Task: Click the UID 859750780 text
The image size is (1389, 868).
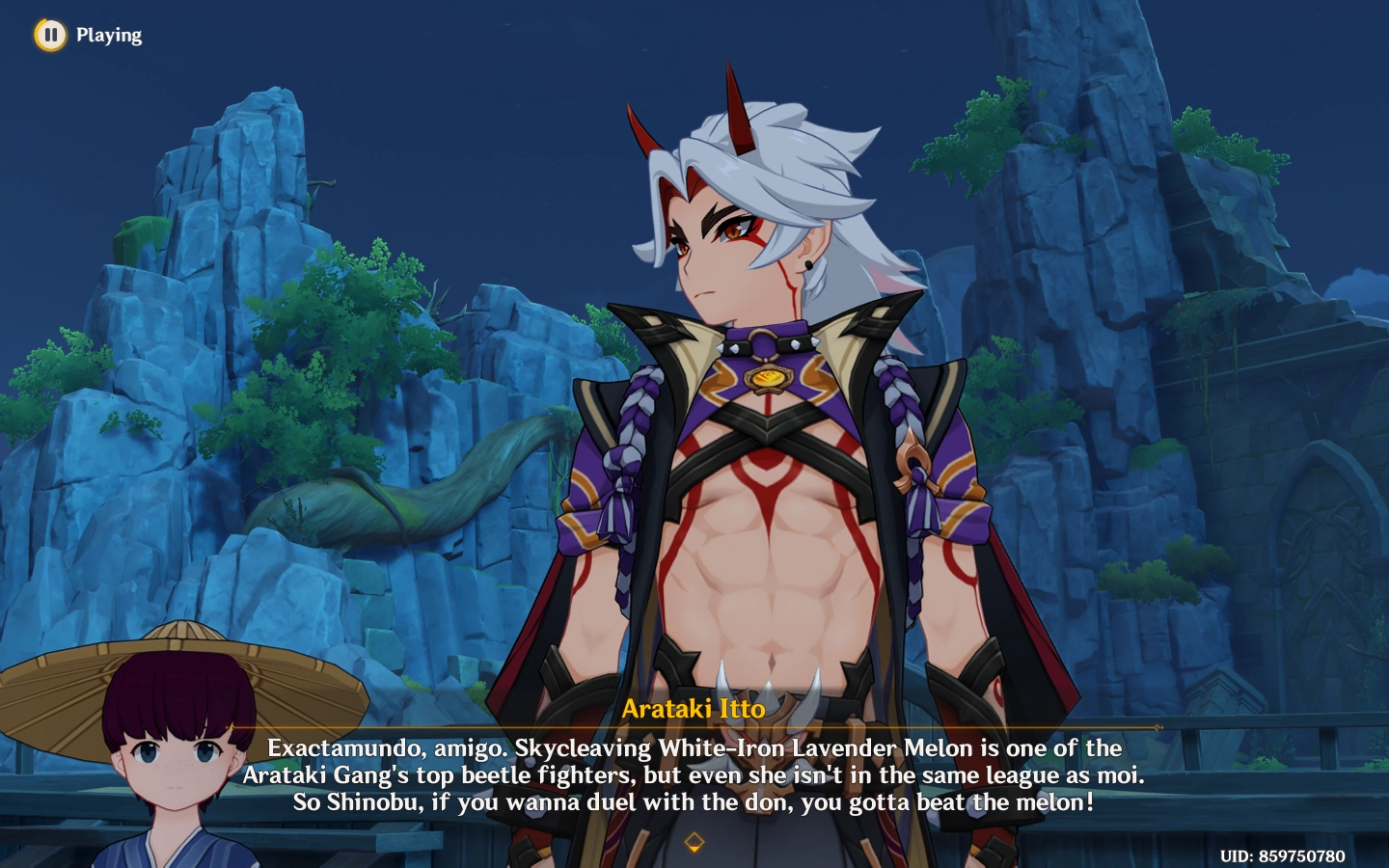Action: pyautogui.click(x=1283, y=854)
